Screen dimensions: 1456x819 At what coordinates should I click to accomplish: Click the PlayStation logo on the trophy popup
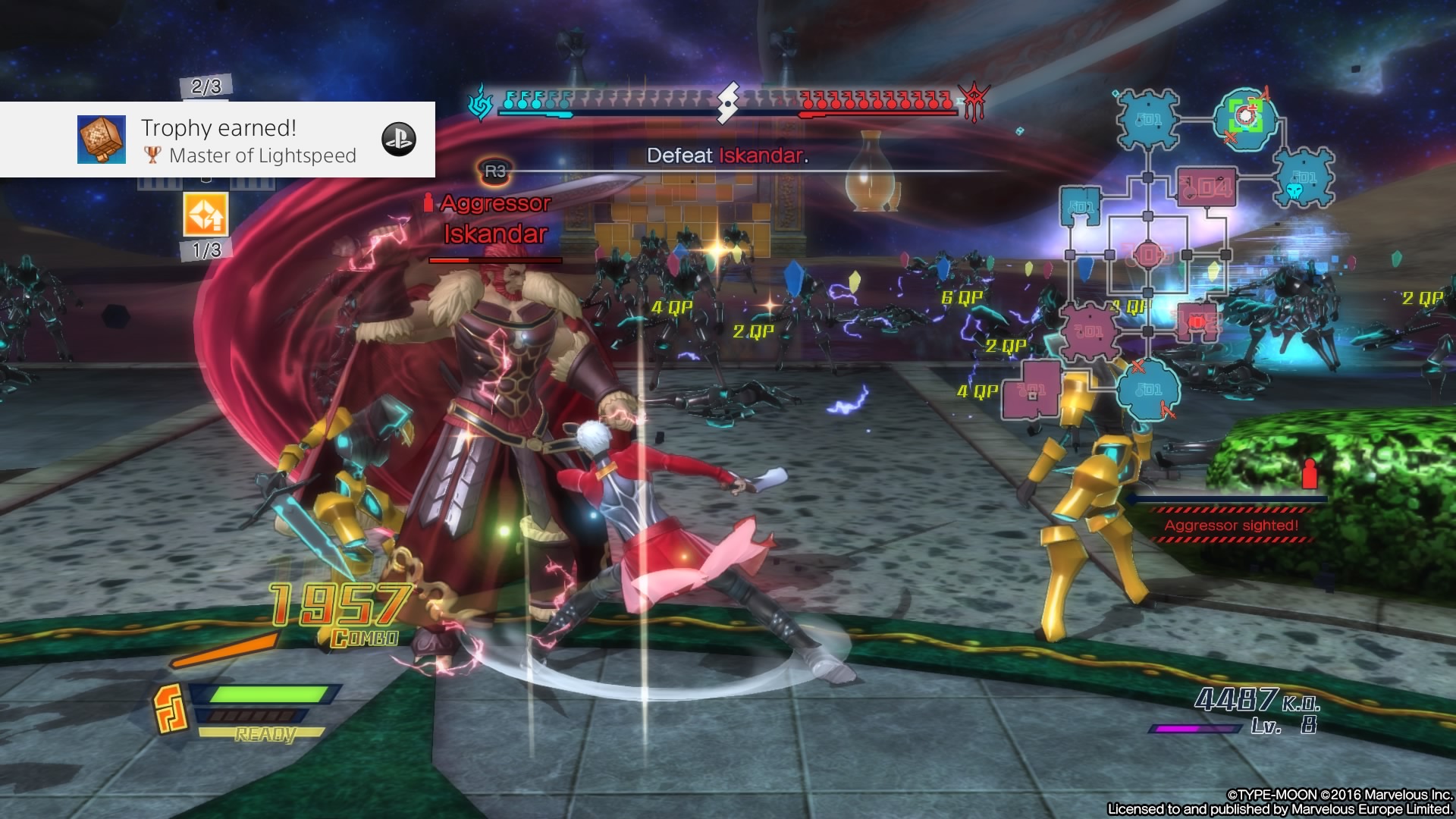click(x=399, y=140)
